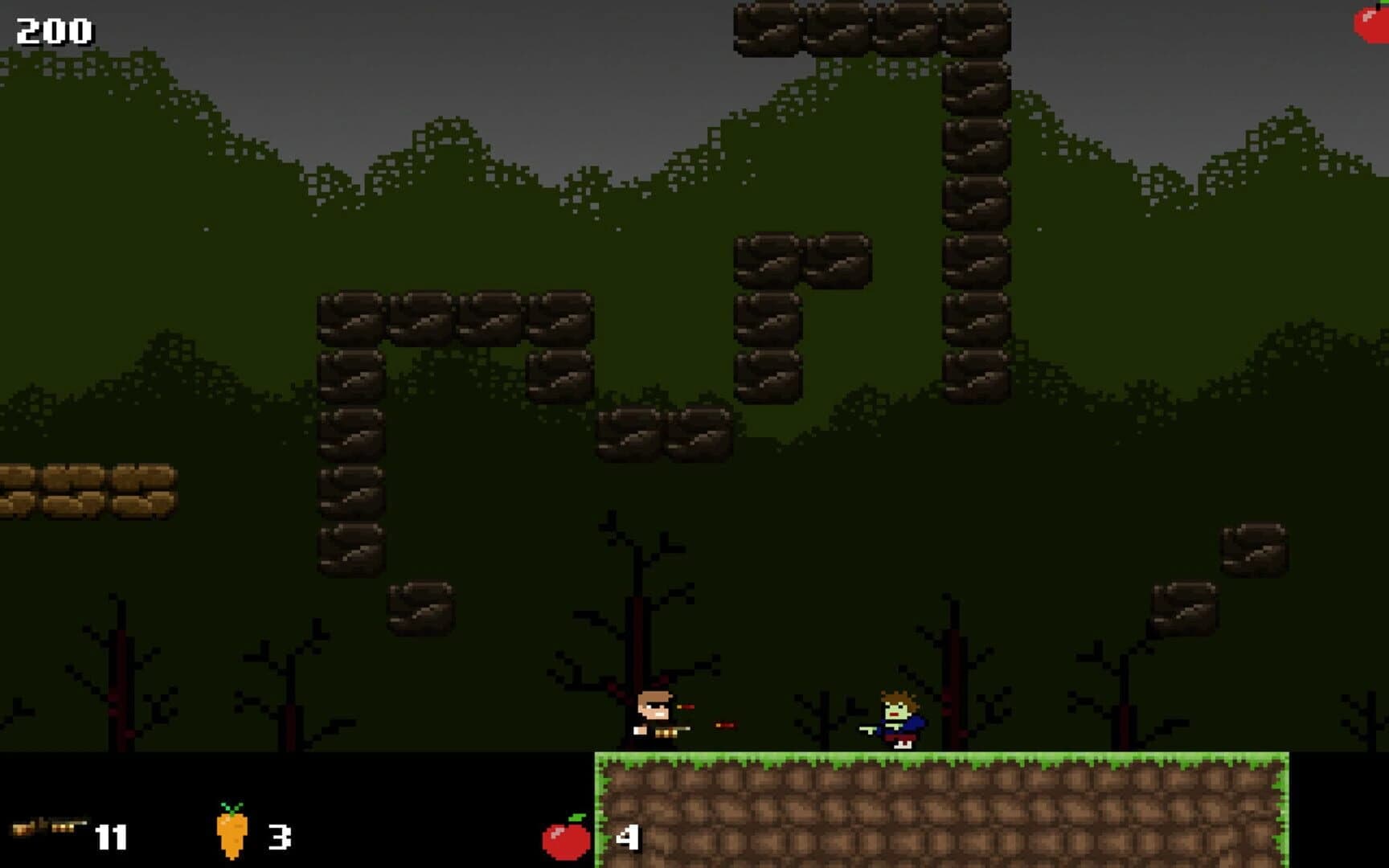The height and width of the screenshot is (868, 1389).
Task: Click the player character firing the gun
Action: coord(651,715)
